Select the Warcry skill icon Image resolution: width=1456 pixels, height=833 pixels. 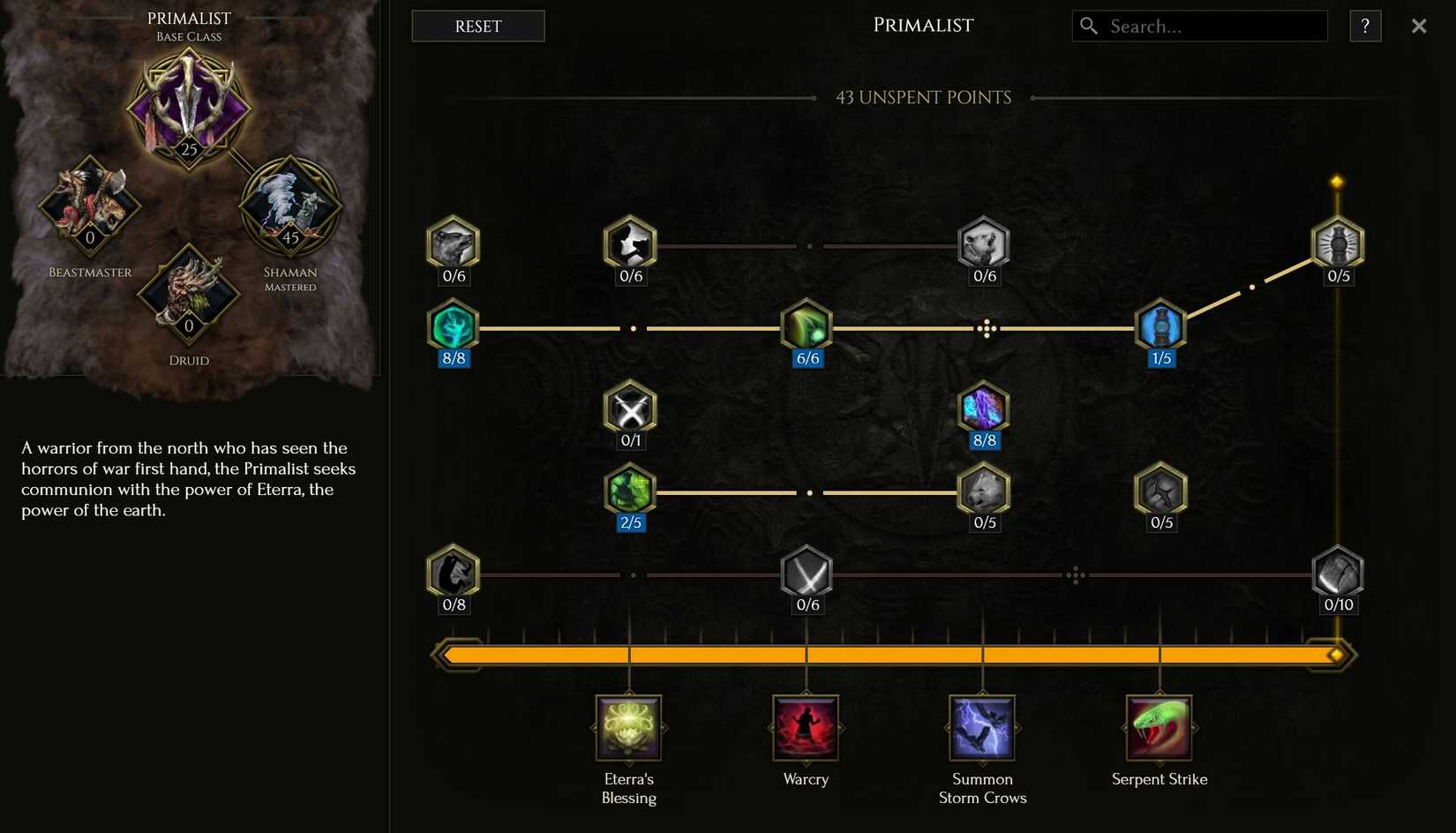(x=806, y=729)
